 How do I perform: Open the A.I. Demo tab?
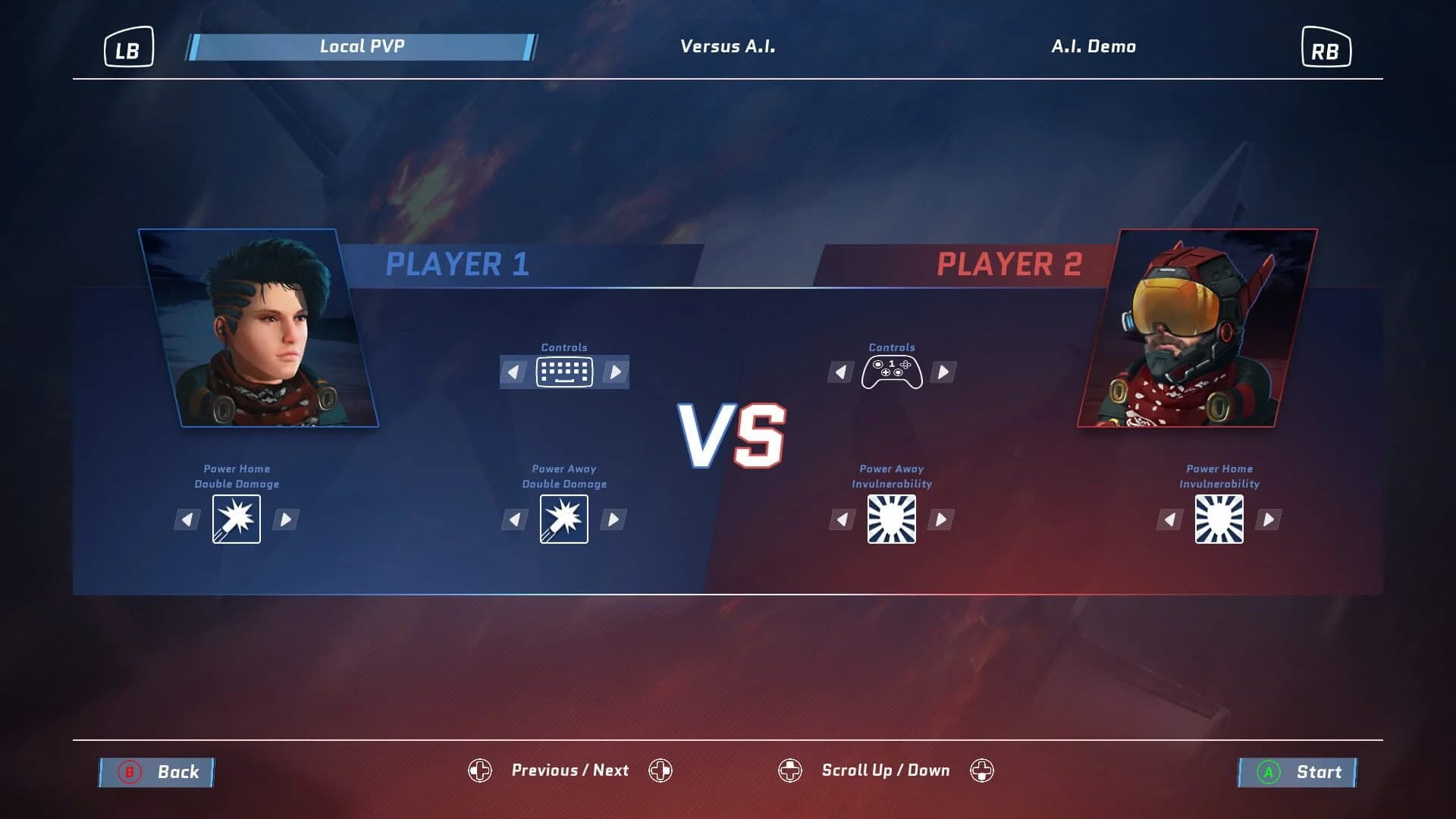(x=1094, y=46)
